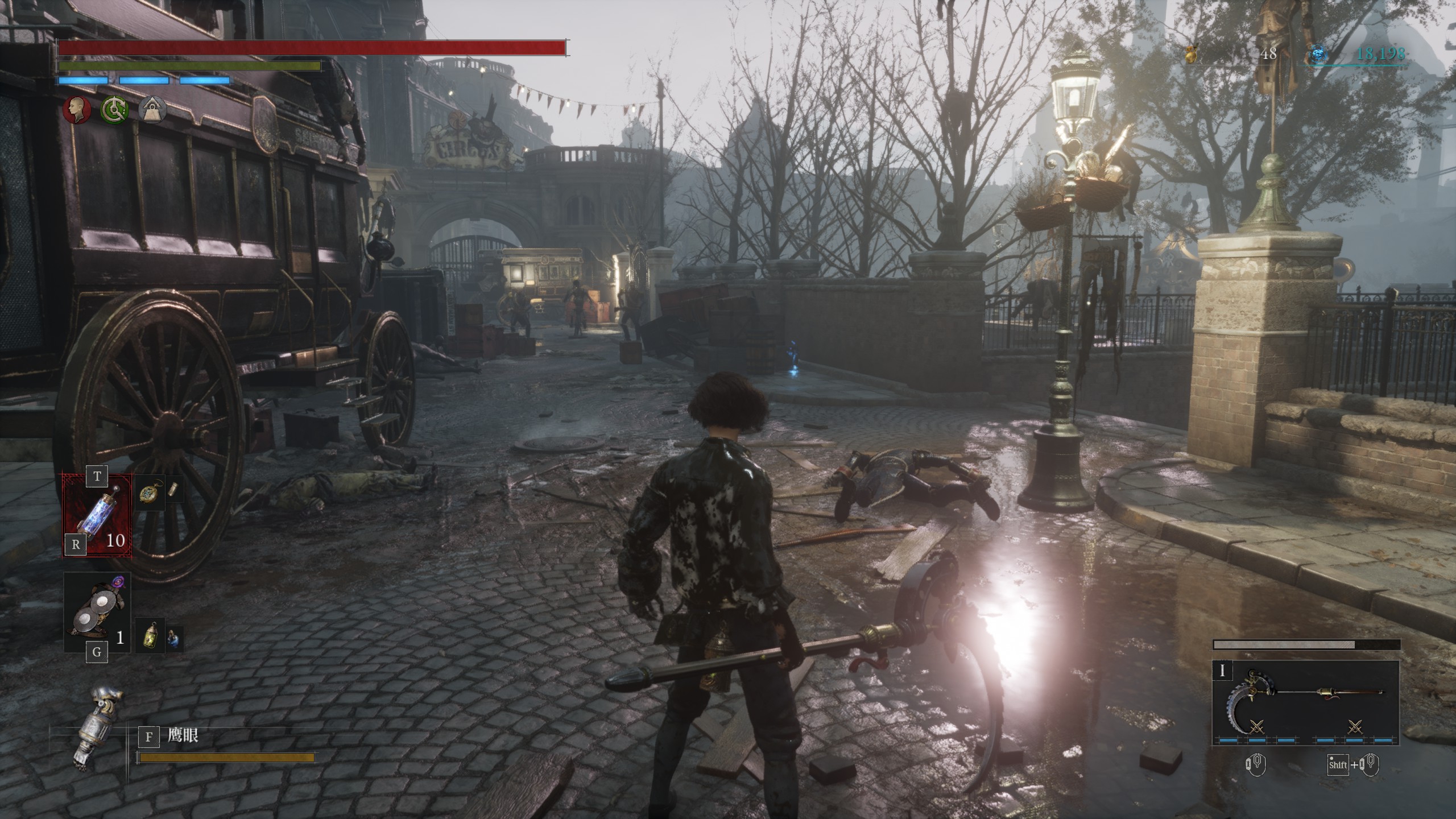Select the small metal canister item
The image size is (1456, 819).
[x=175, y=491]
